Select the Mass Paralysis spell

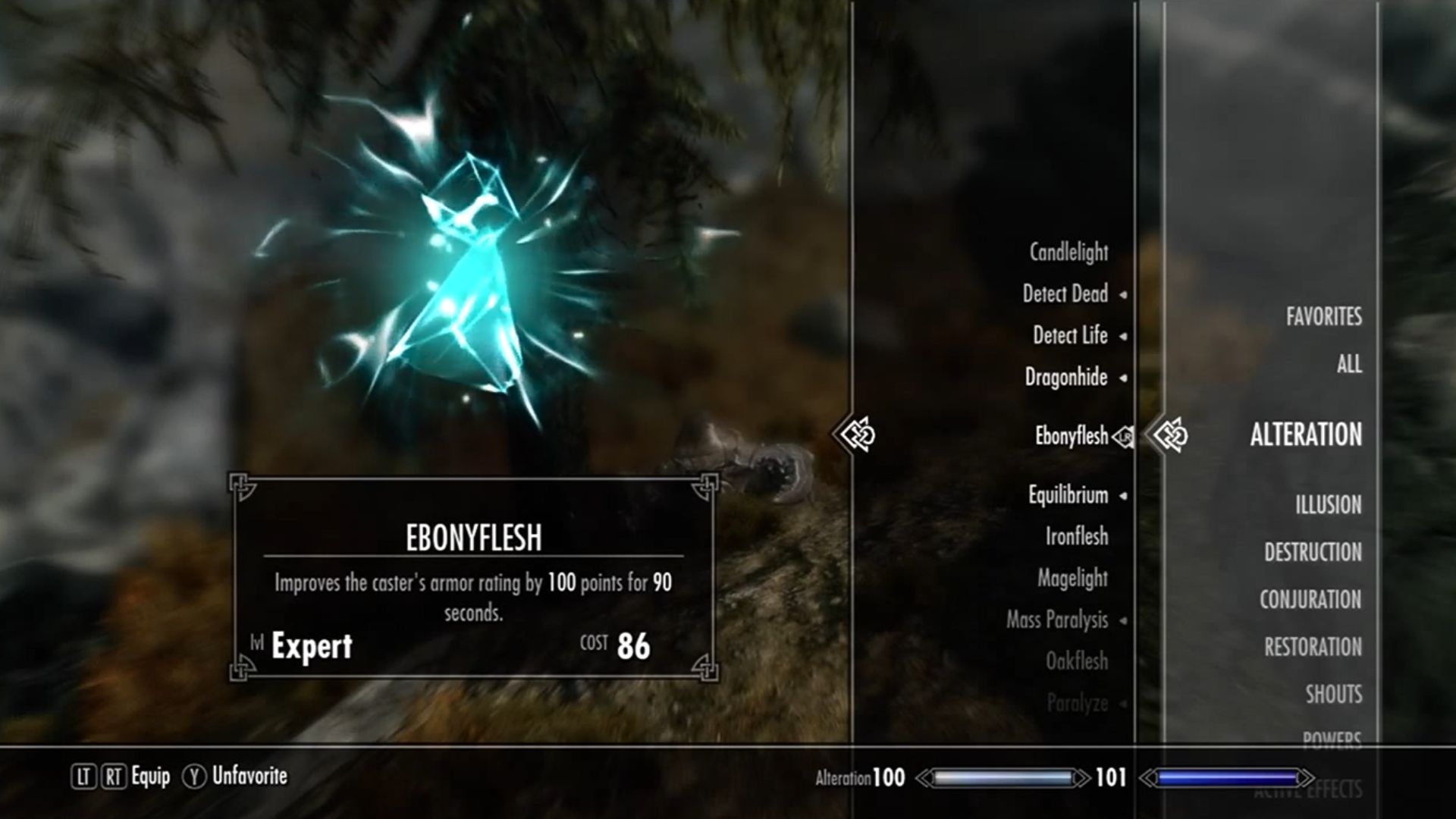1056,620
